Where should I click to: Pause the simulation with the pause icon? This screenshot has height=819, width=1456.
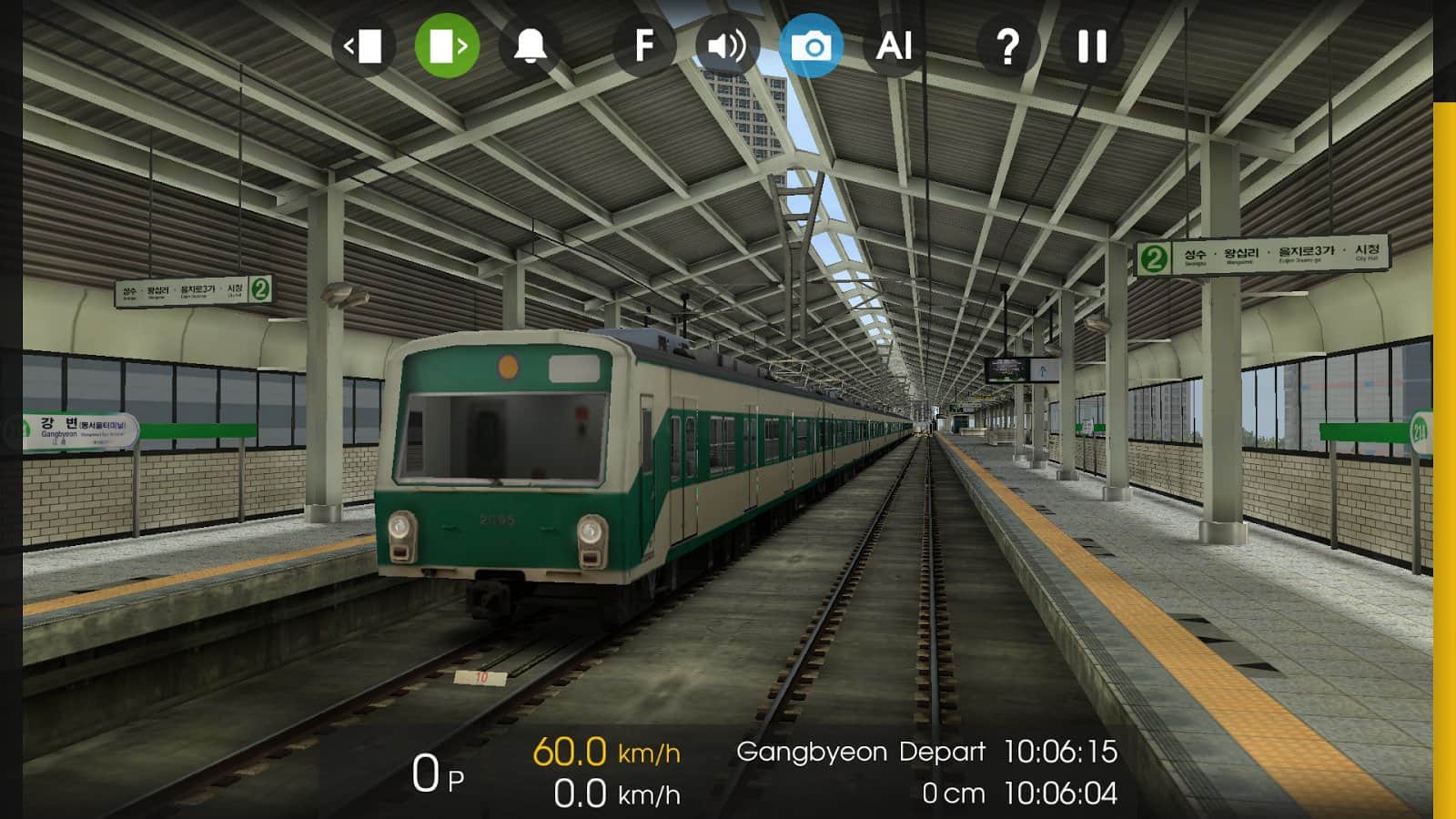1090,45
